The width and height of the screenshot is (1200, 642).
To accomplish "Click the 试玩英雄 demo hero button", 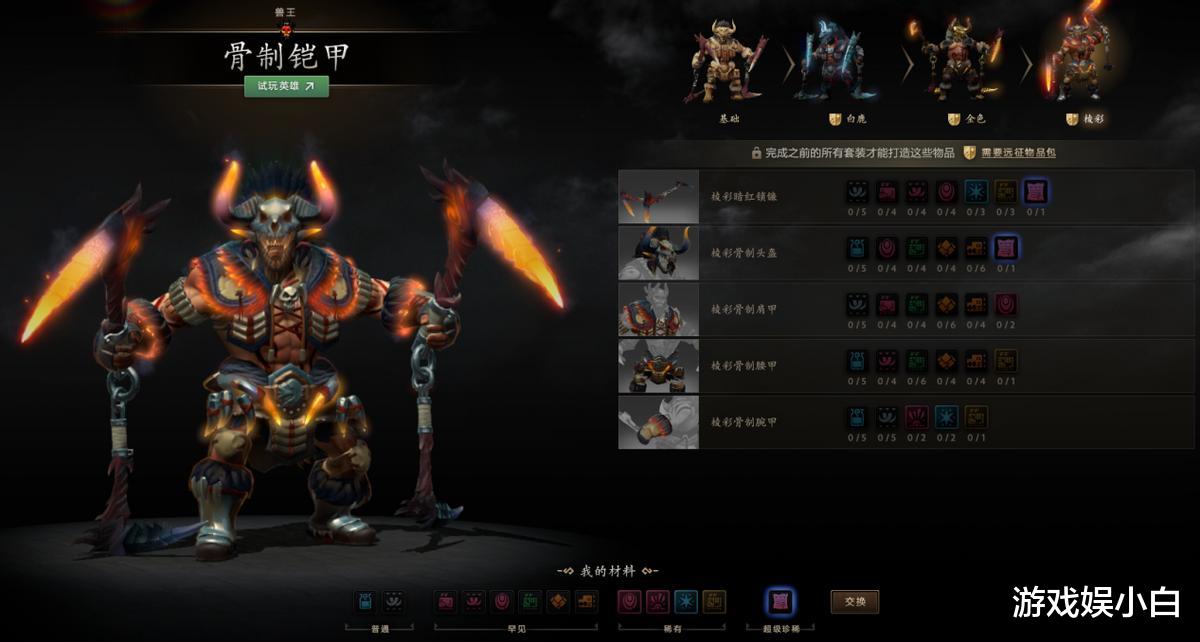I will click(x=286, y=86).
